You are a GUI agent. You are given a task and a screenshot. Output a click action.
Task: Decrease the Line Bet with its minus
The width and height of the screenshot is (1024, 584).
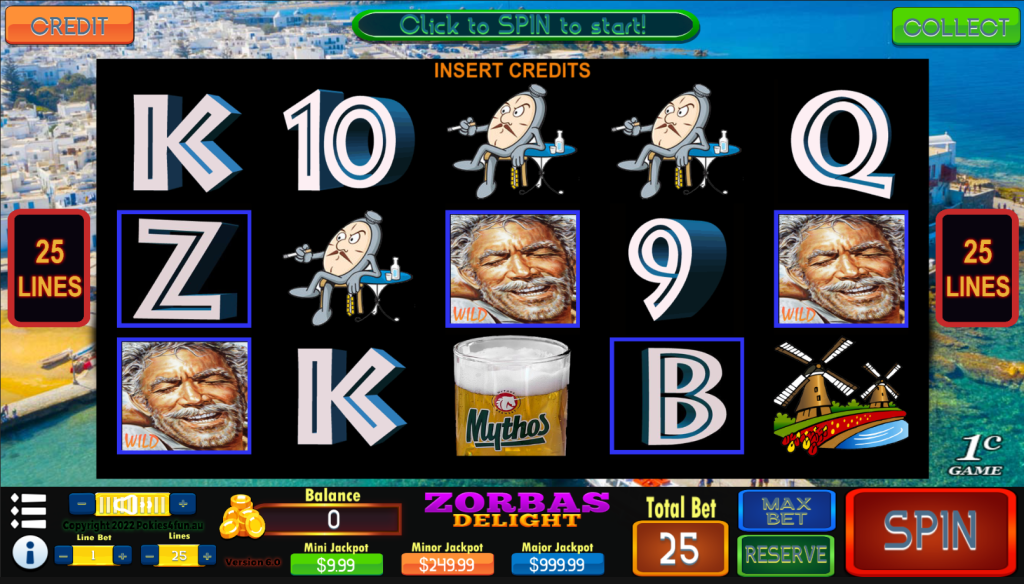point(65,555)
